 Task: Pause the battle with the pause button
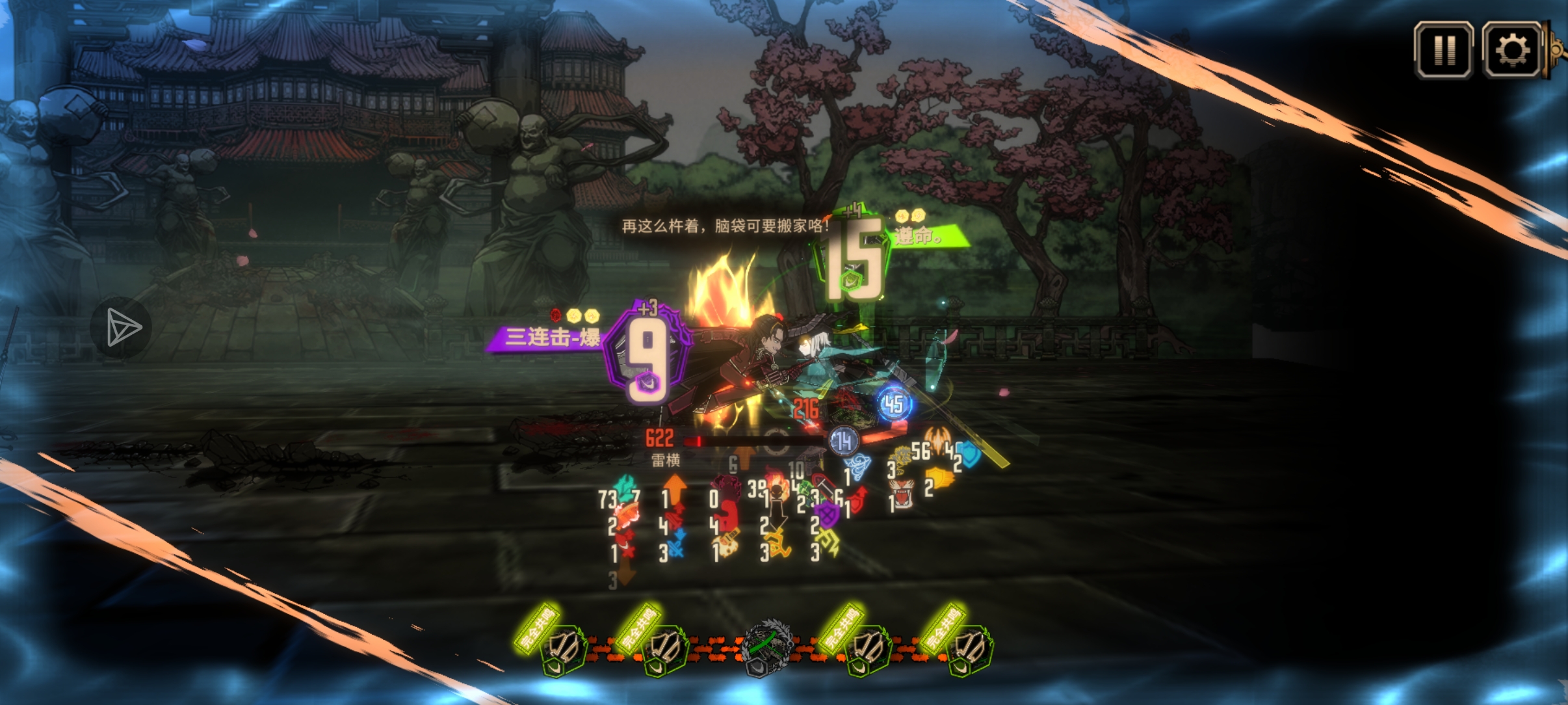[x=1444, y=49]
